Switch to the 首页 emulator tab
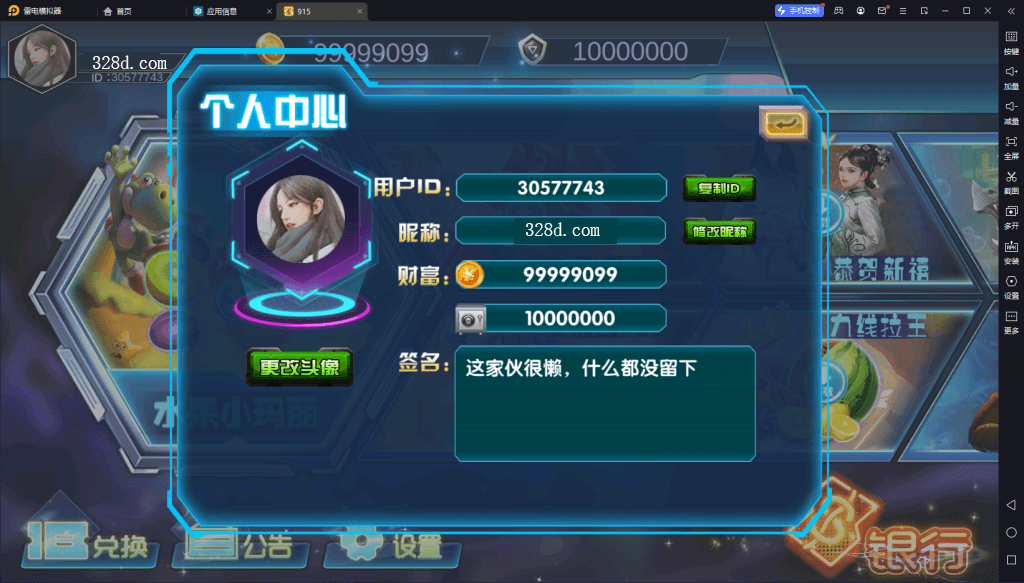This screenshot has height=583, width=1024. 118,10
